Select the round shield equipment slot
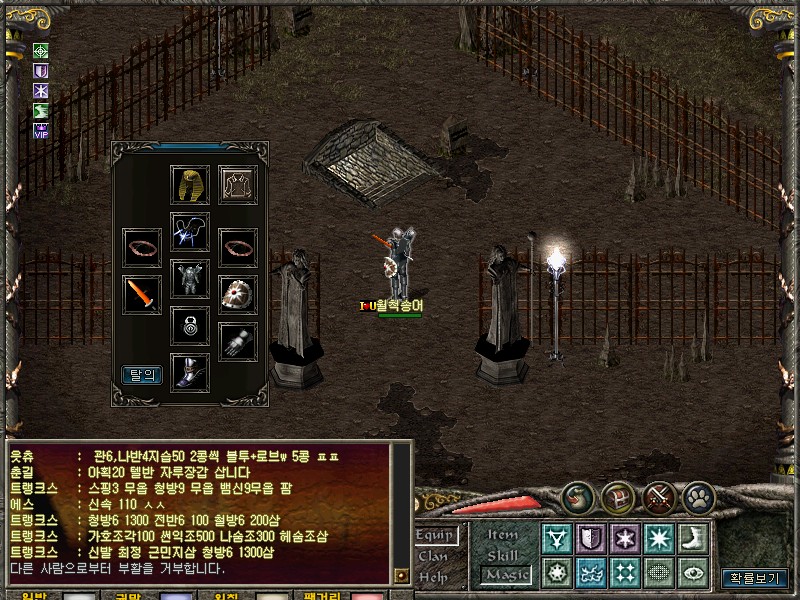Viewport: 800px width, 600px height. (238, 296)
